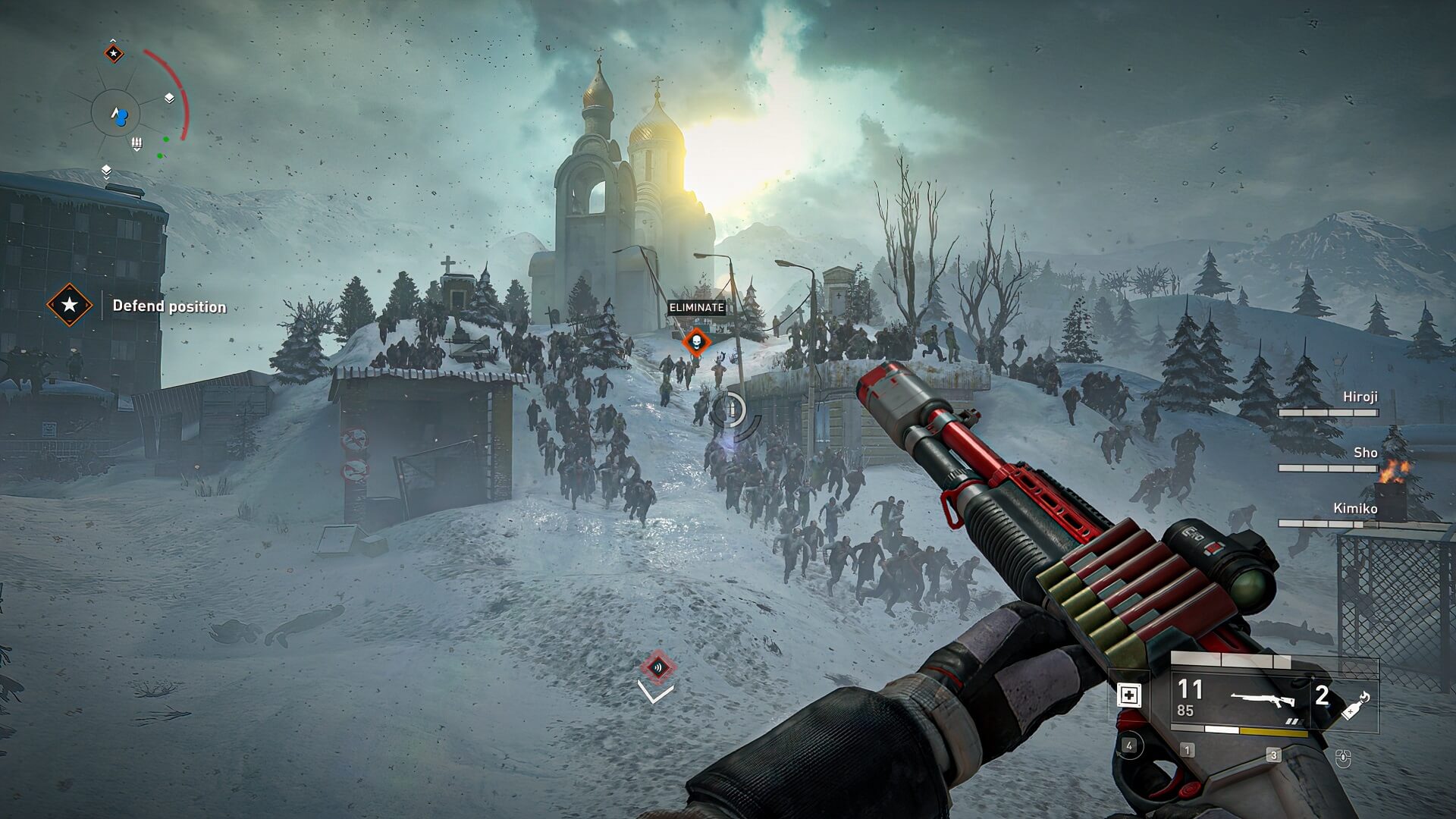Open the Defend position objective tracker
Viewport: 1456px width, 819px height.
pos(70,306)
